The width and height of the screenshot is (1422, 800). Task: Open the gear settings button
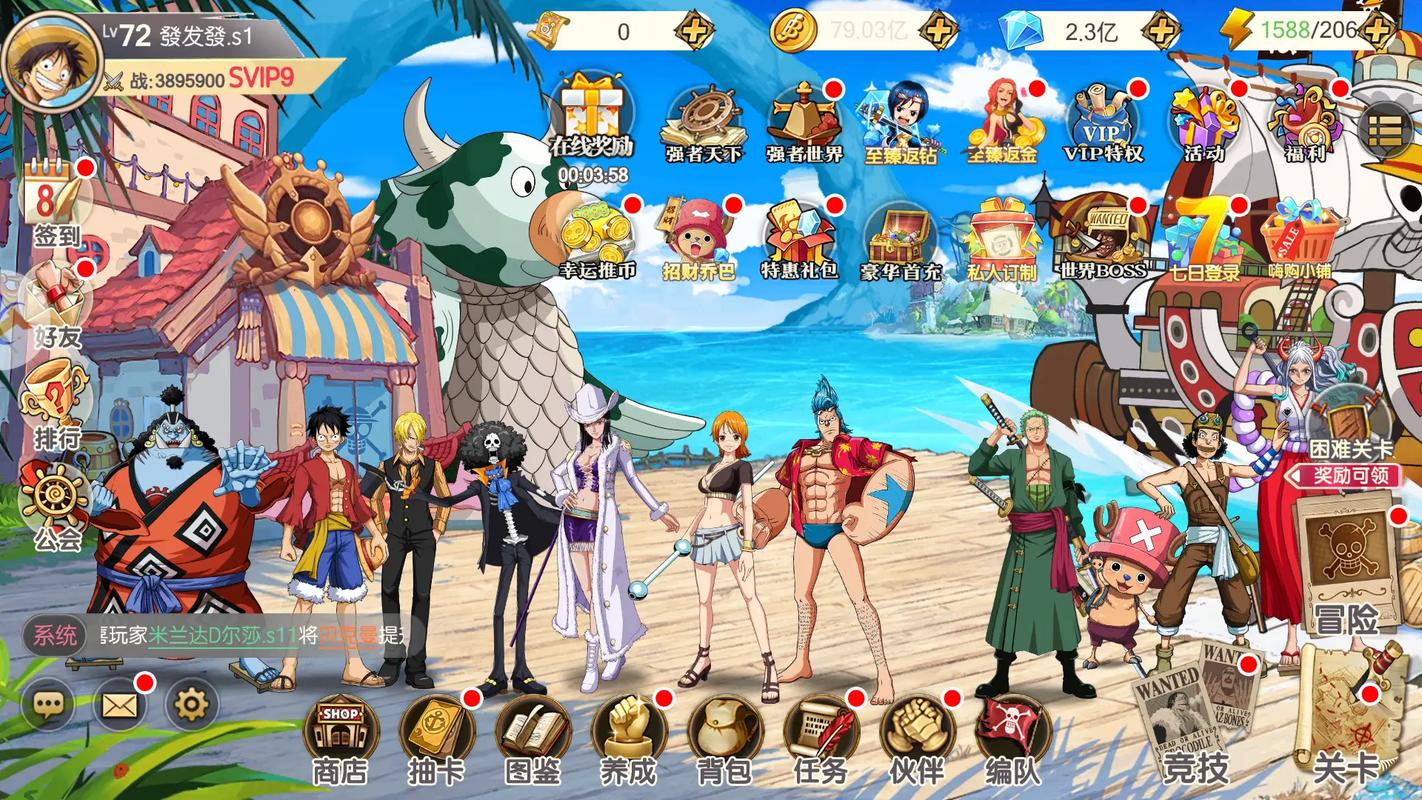click(190, 706)
